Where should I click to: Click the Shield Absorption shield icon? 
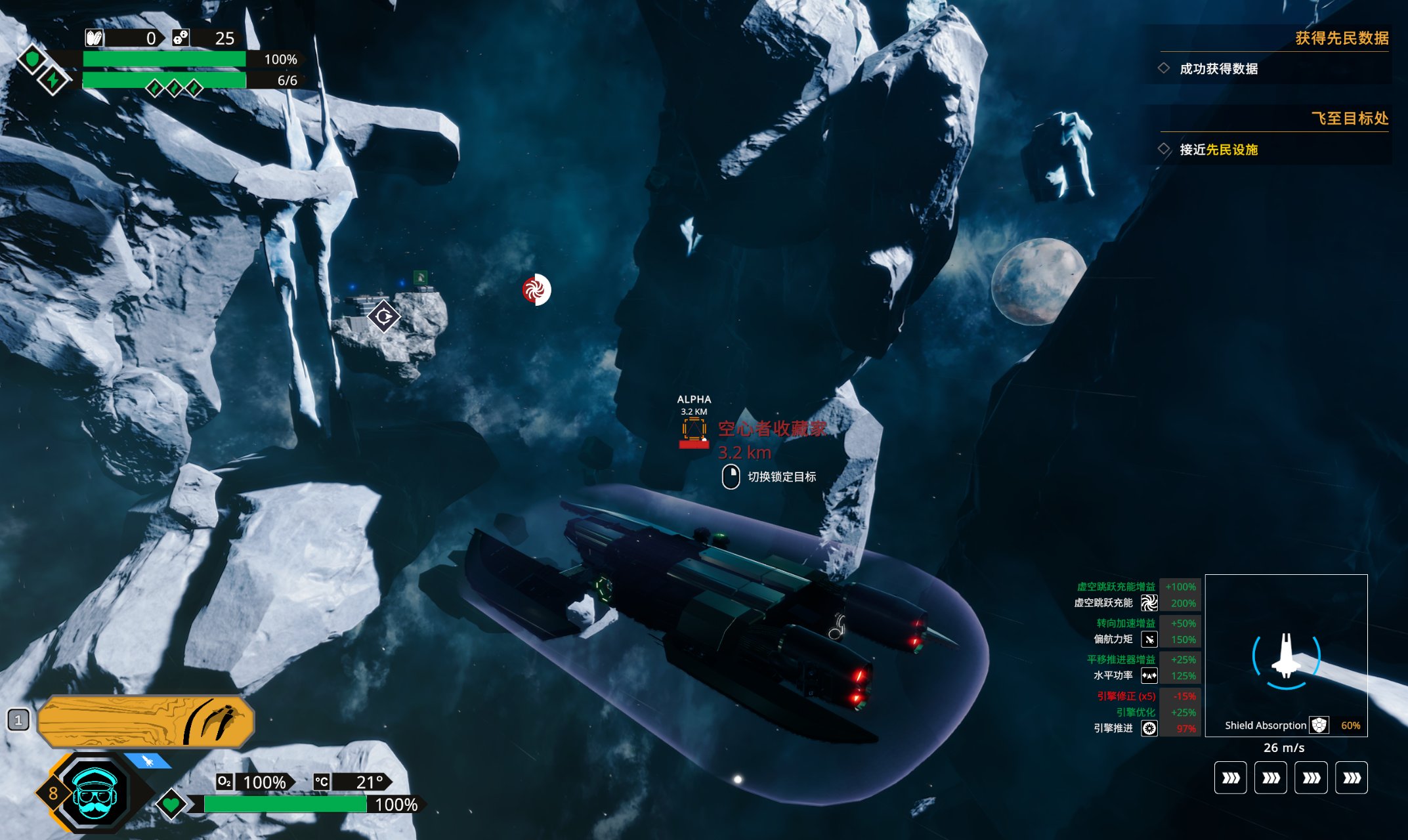point(1319,725)
